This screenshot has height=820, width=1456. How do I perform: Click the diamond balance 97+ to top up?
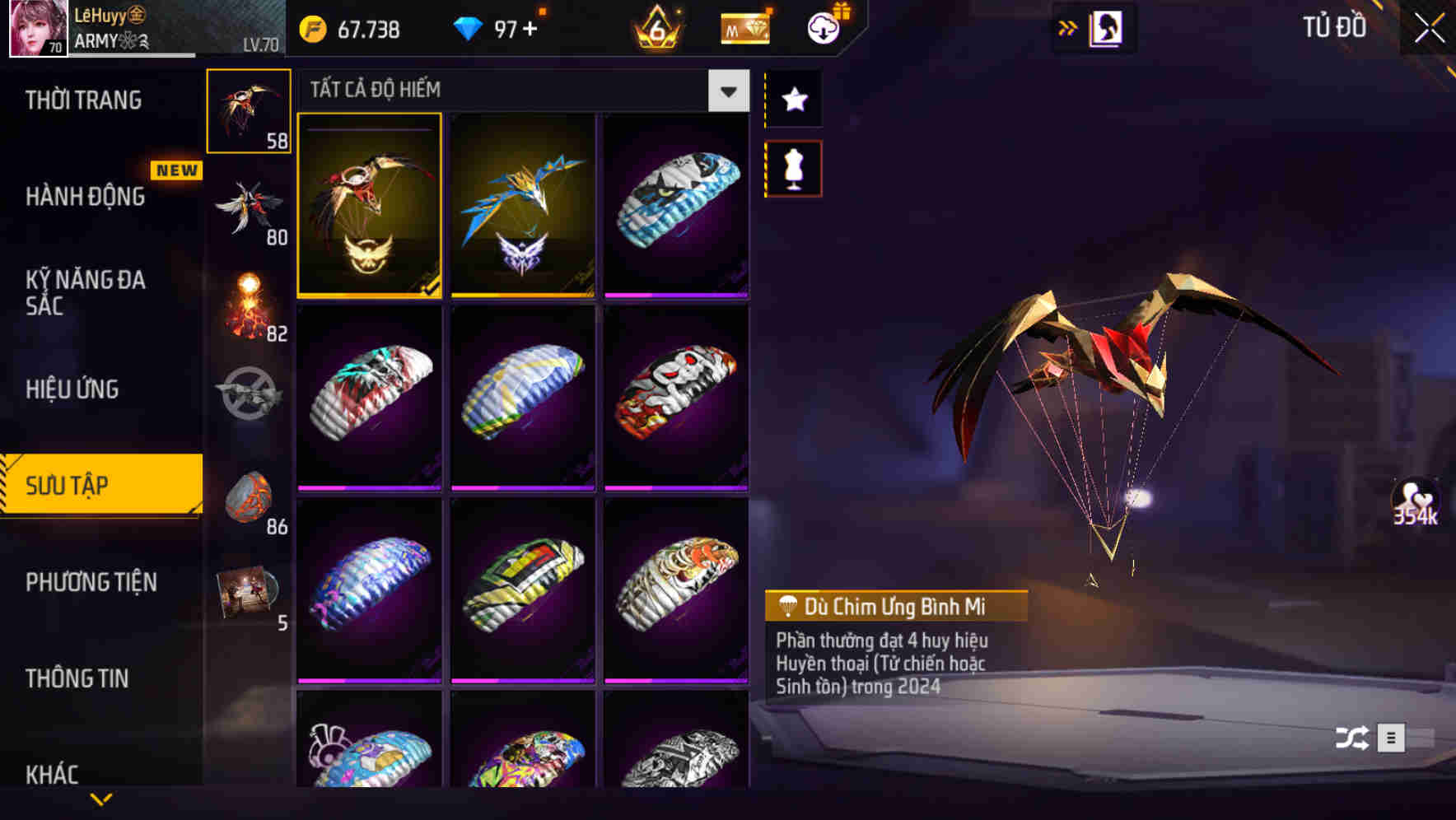[x=494, y=27]
